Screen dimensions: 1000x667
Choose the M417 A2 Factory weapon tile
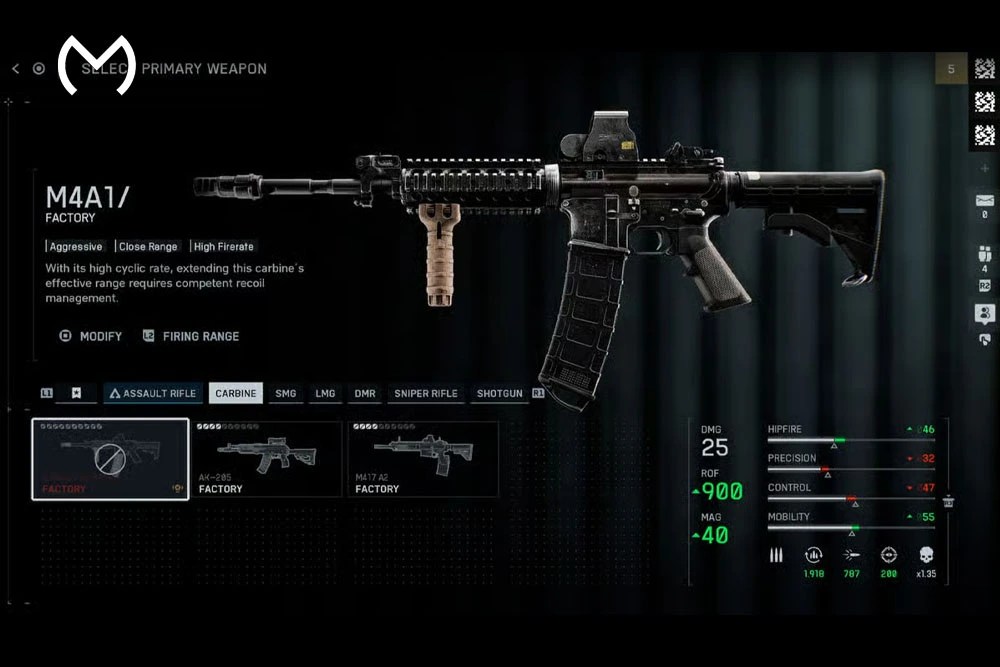422,459
